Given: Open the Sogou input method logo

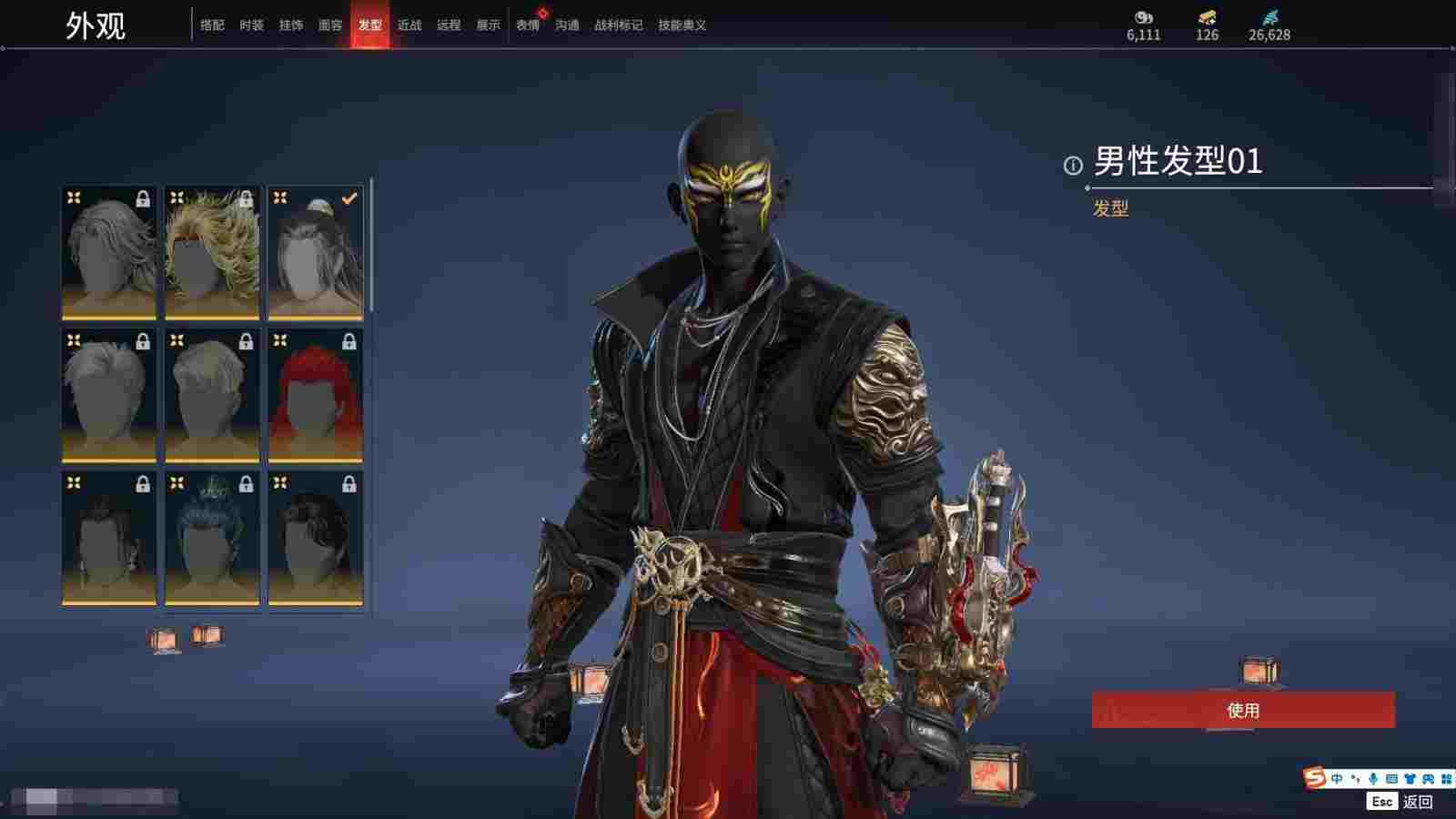Looking at the screenshot, I should click(x=1314, y=778).
